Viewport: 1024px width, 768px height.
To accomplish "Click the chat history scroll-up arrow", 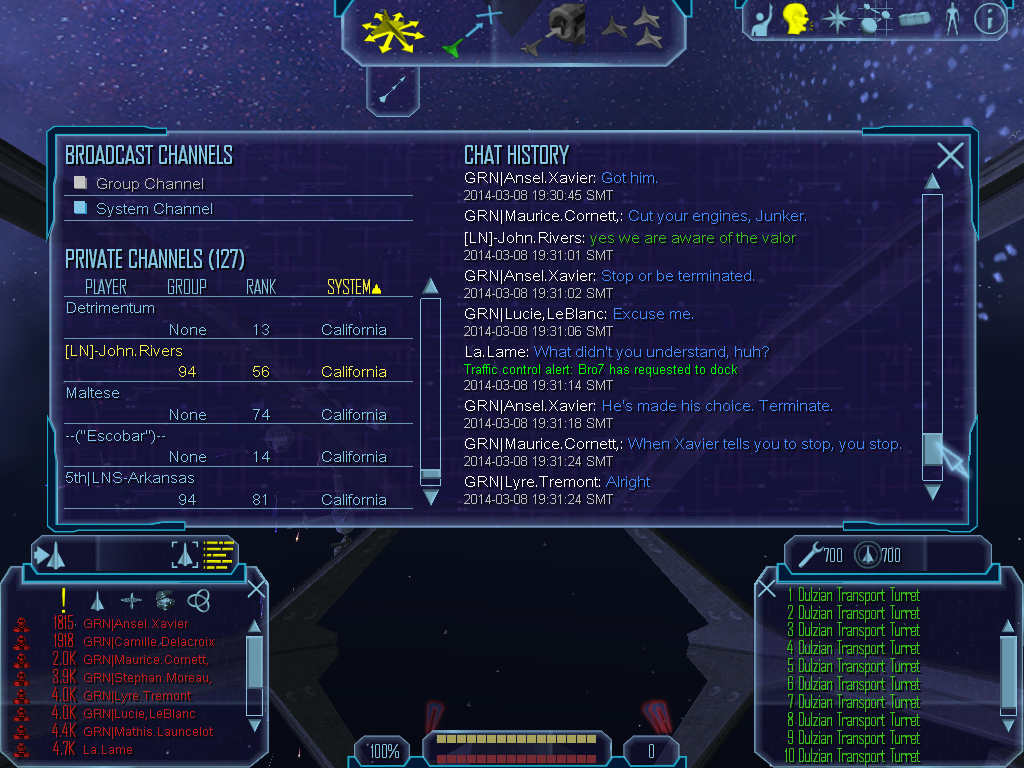I will click(x=932, y=181).
